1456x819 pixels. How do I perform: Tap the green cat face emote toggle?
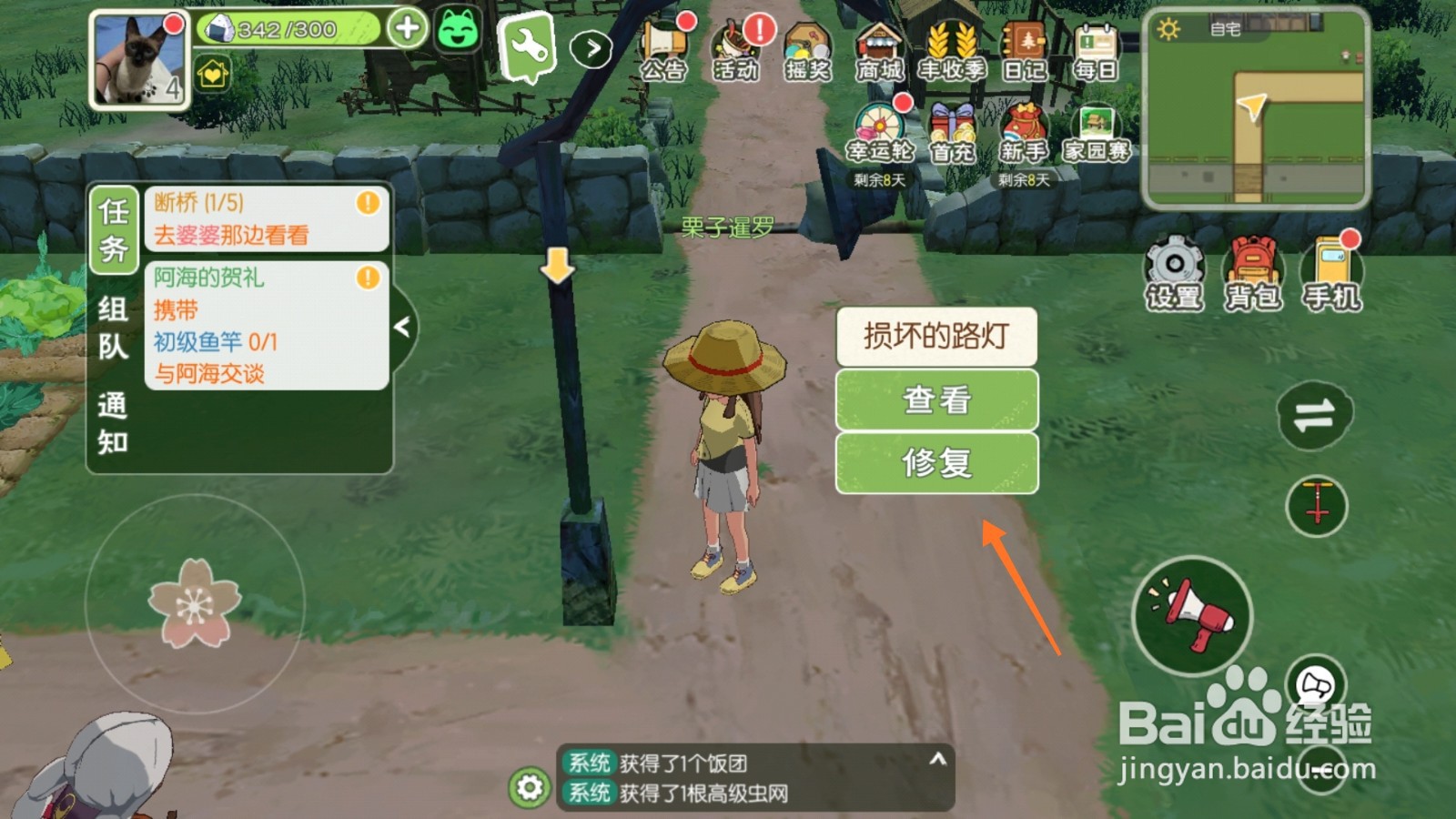tap(457, 32)
